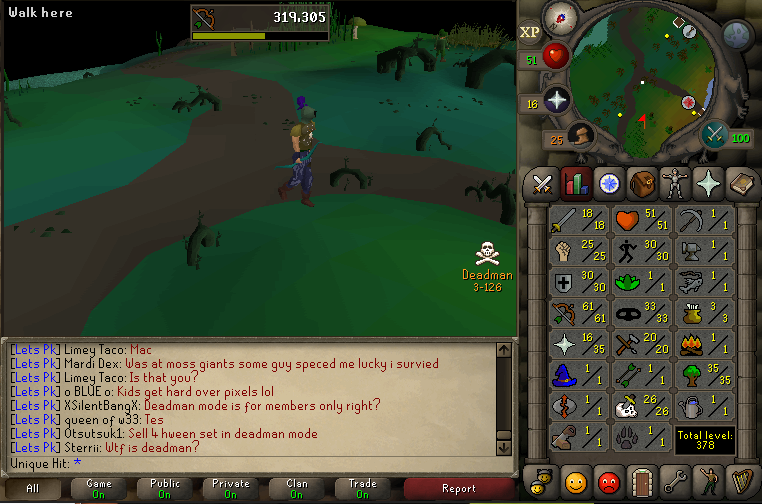Toggle the XP drops button
Viewport: 762px width, 504px height.
530,32
